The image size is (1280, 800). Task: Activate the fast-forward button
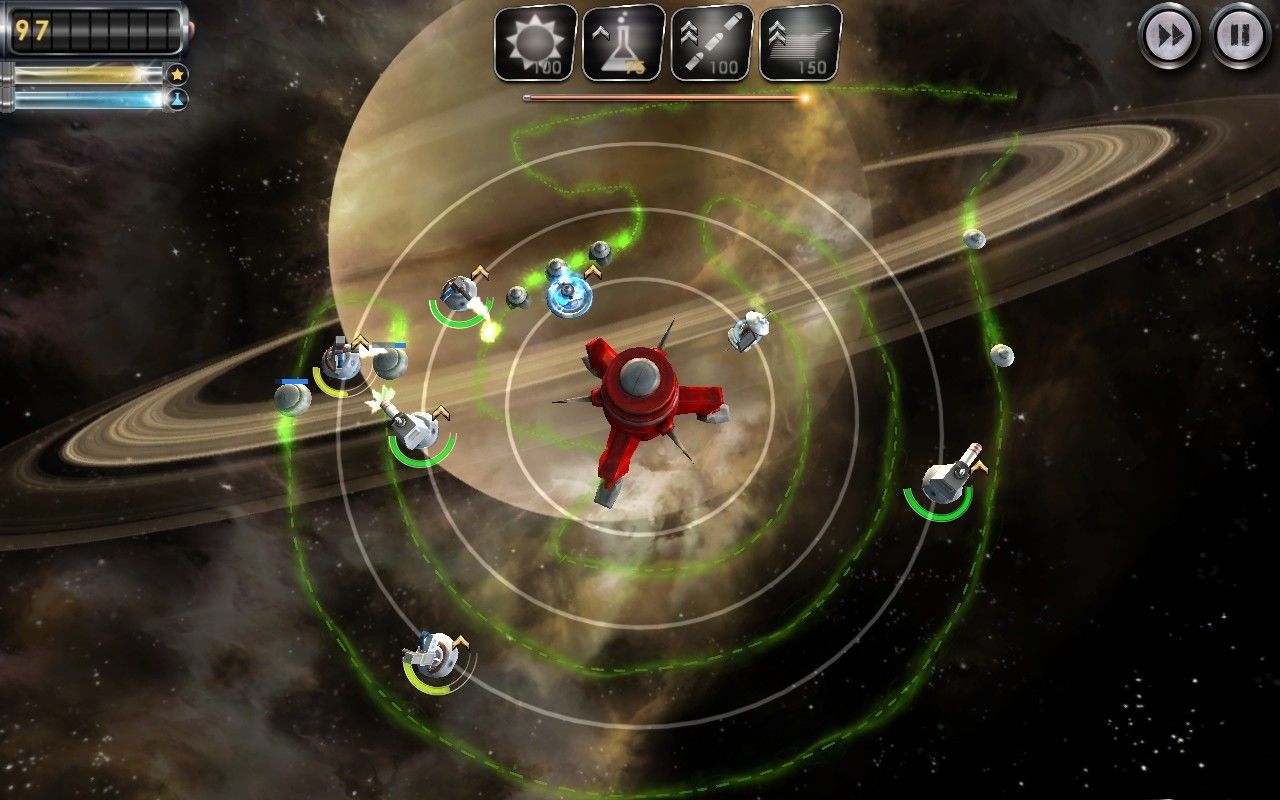1169,36
